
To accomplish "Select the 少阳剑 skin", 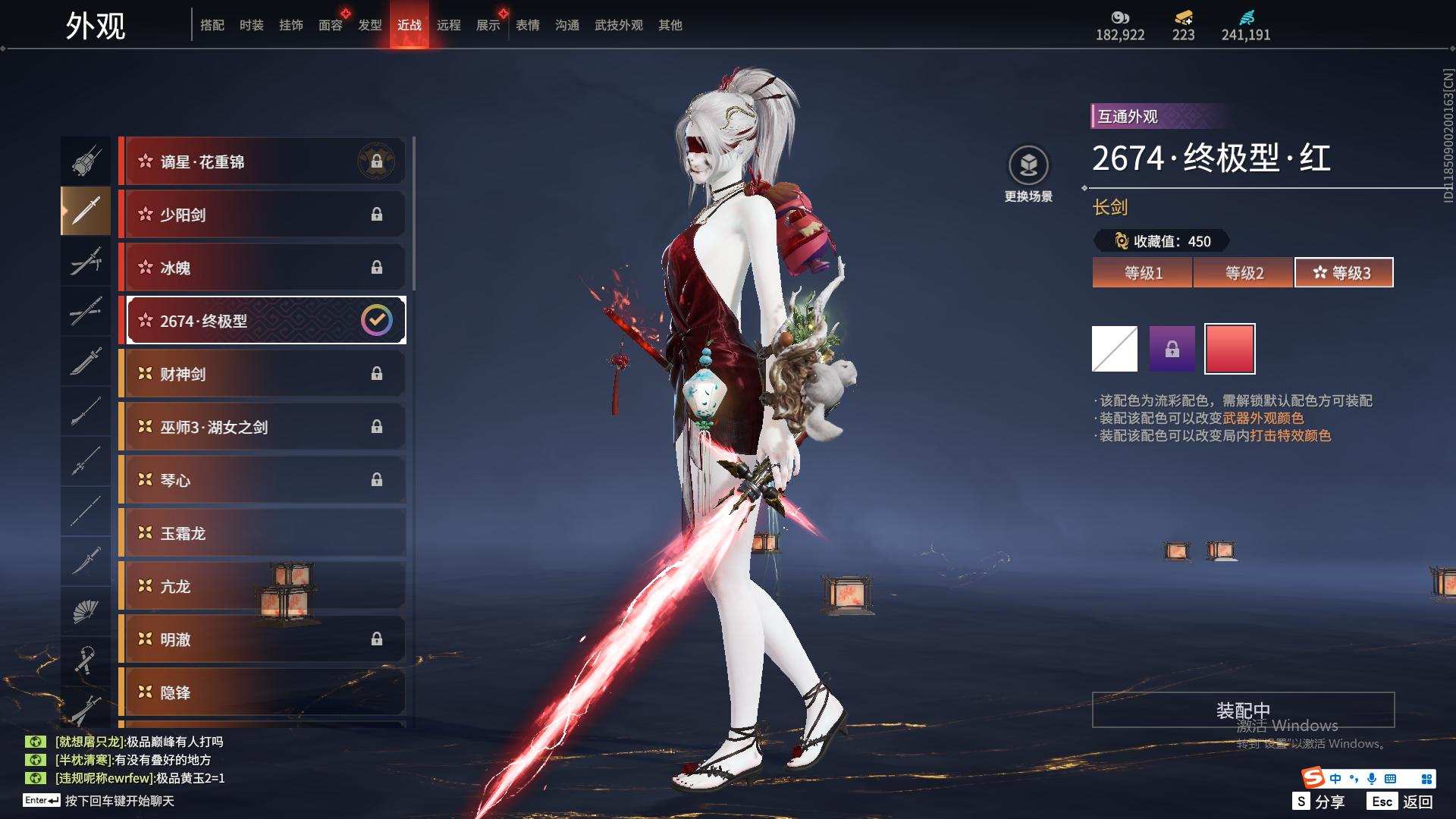I will click(262, 215).
